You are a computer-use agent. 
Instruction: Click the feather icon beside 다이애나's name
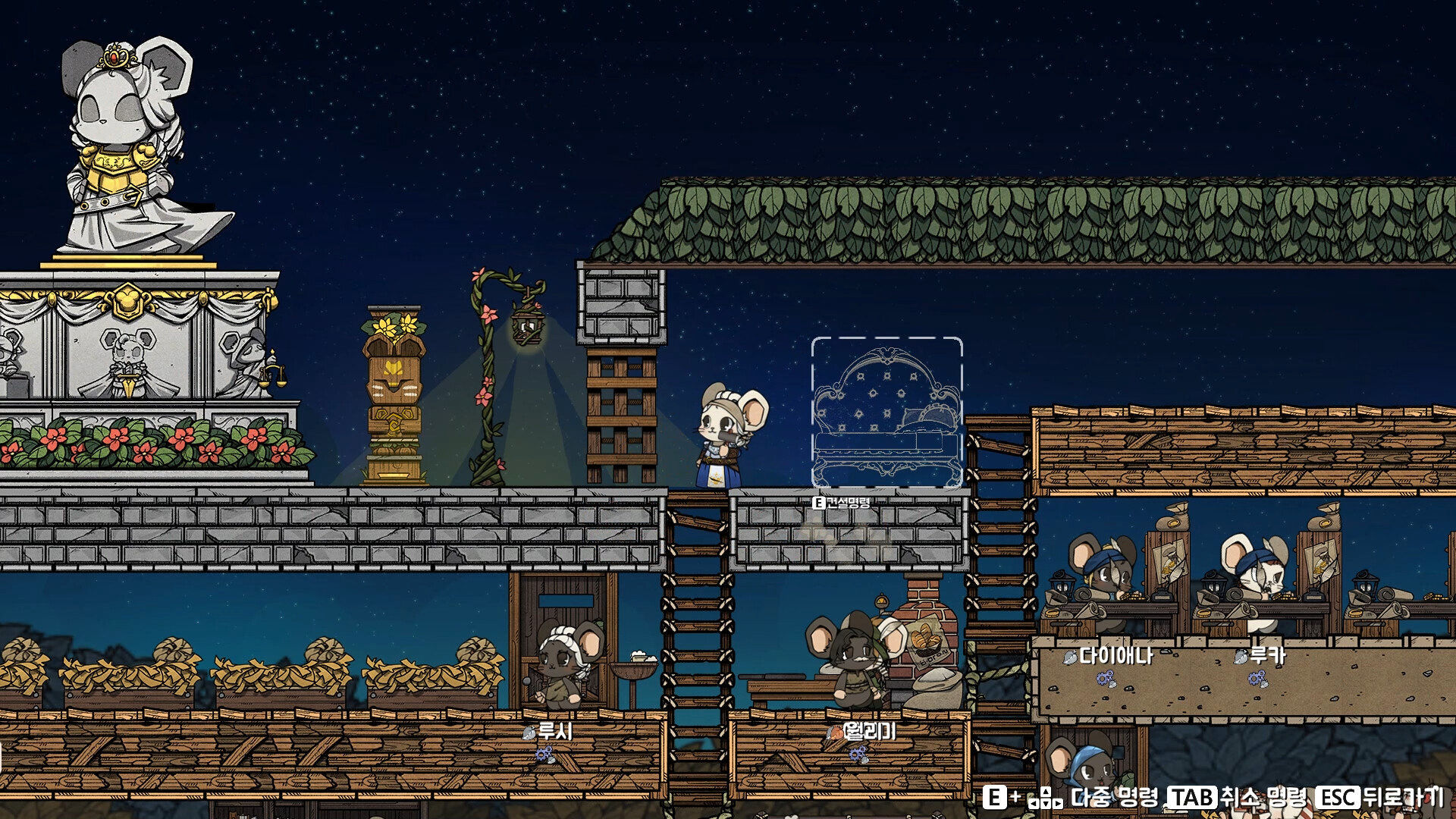(x=1070, y=658)
